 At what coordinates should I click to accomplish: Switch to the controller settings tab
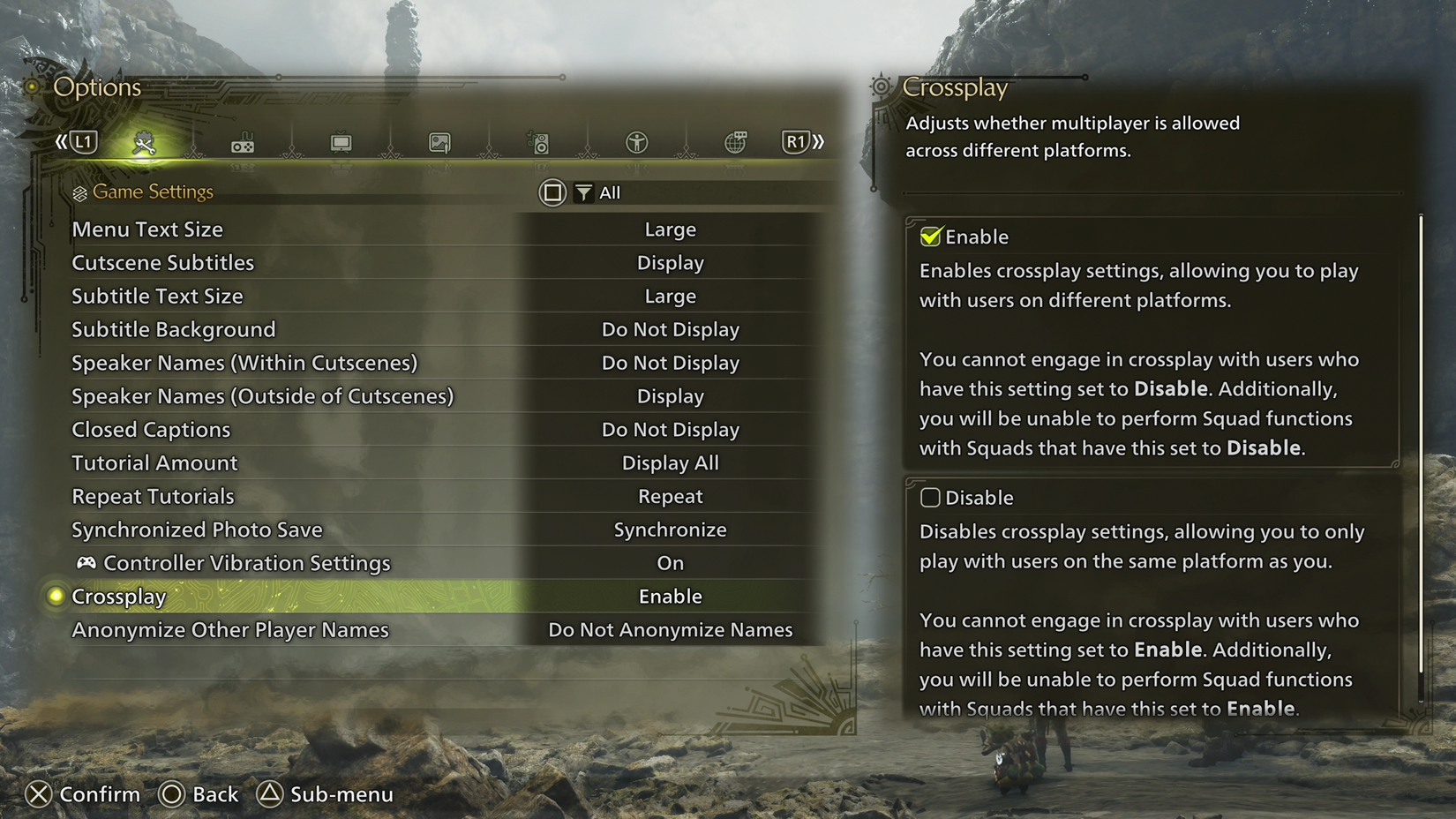click(x=243, y=143)
